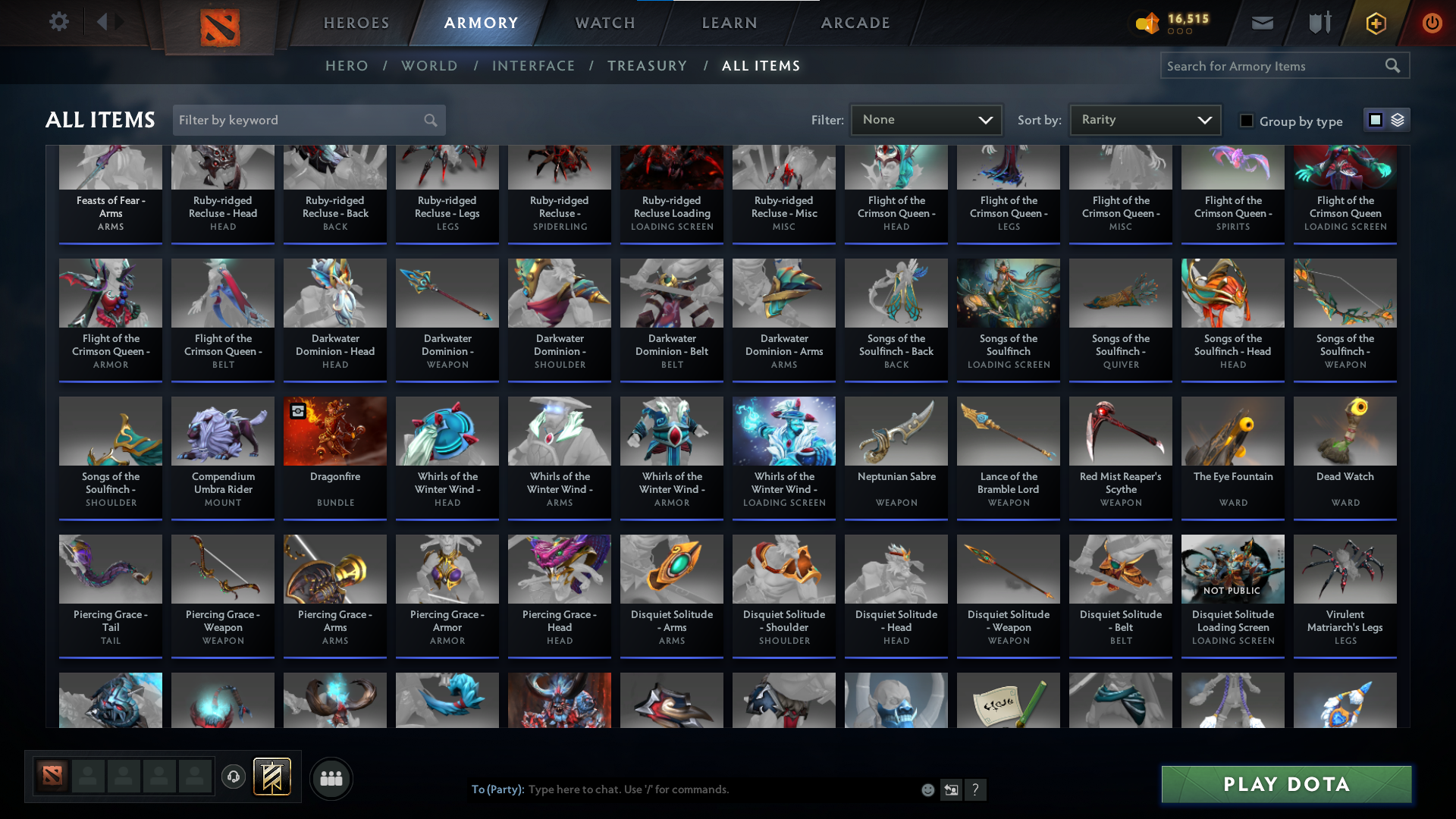Open the Sort by Rarity dropdown
Screen dimensions: 1456x819
(1144, 119)
